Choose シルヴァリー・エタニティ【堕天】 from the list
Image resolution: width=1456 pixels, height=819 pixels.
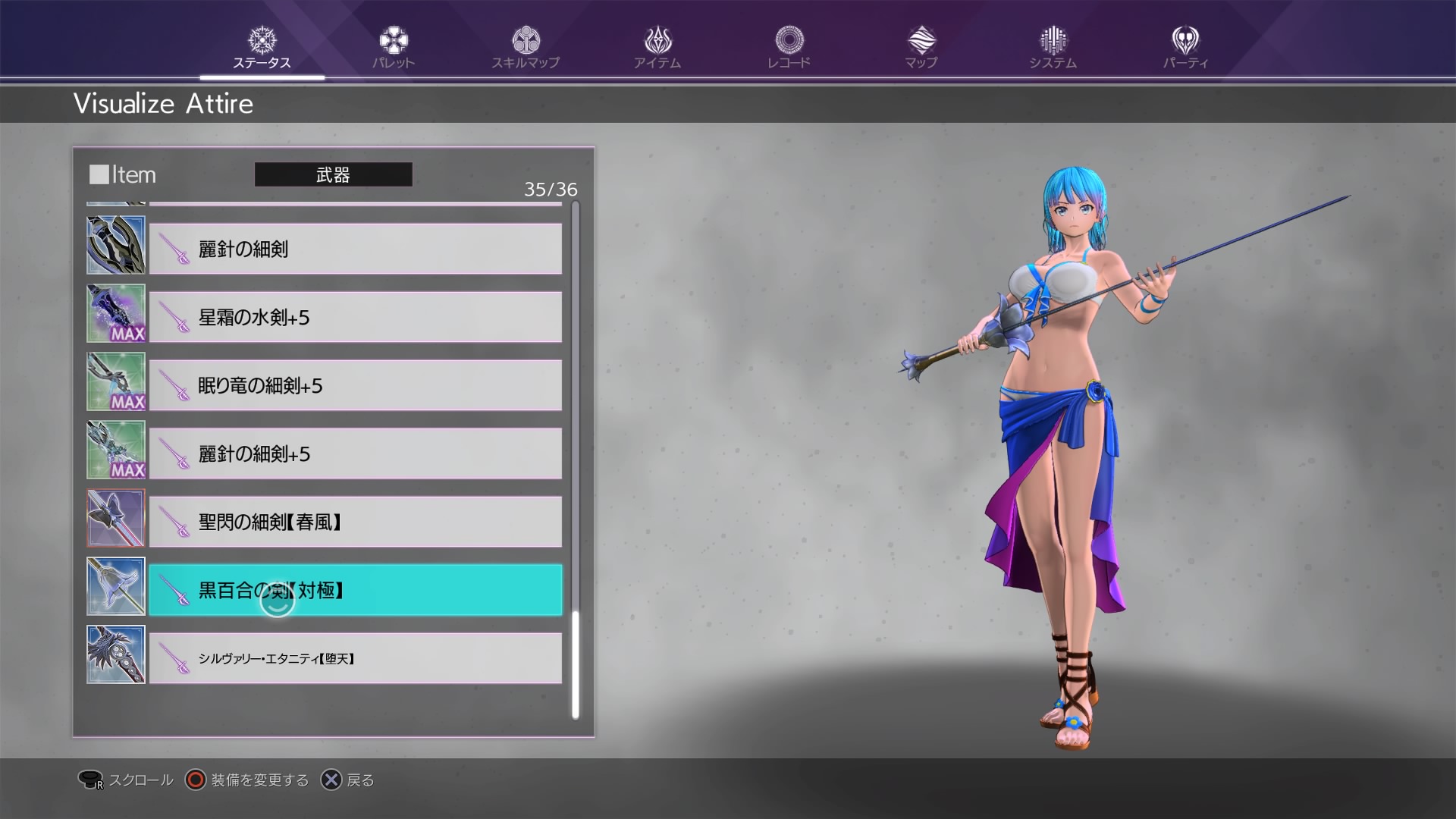(355, 658)
